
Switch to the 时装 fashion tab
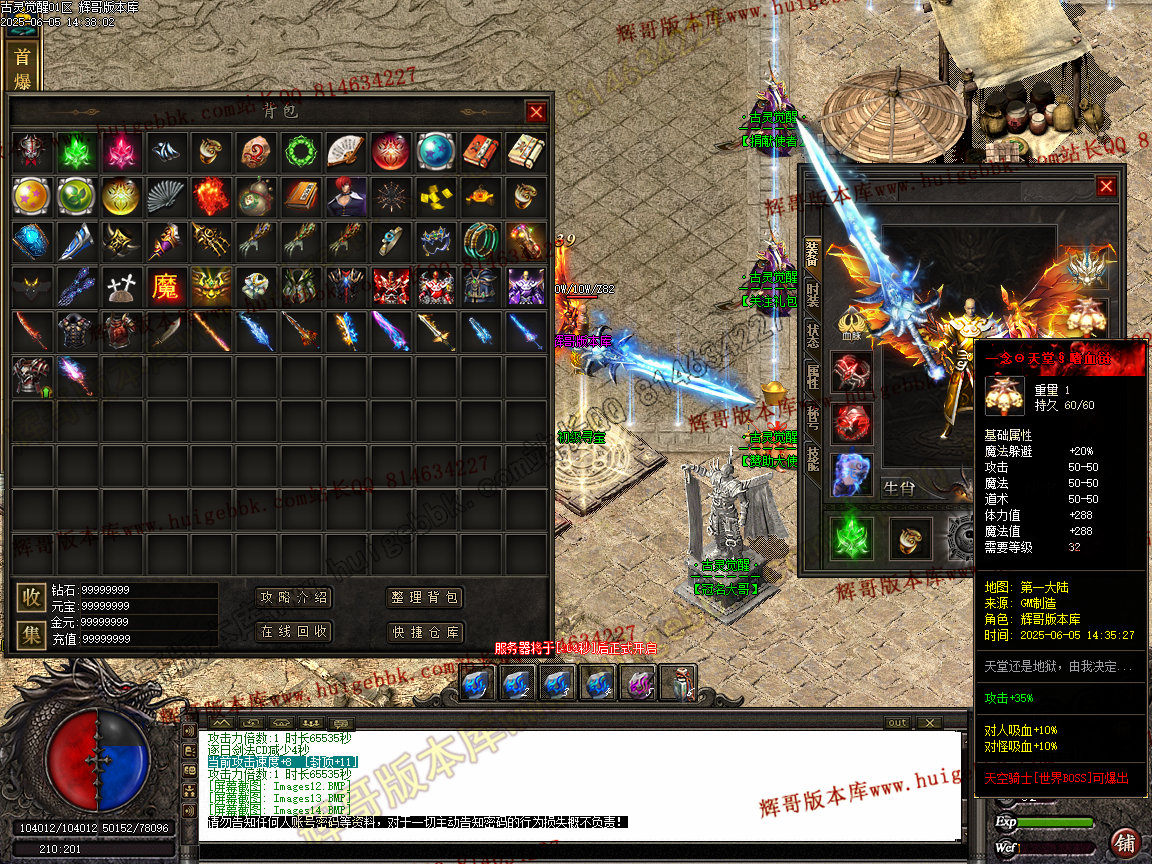pyautogui.click(x=813, y=296)
